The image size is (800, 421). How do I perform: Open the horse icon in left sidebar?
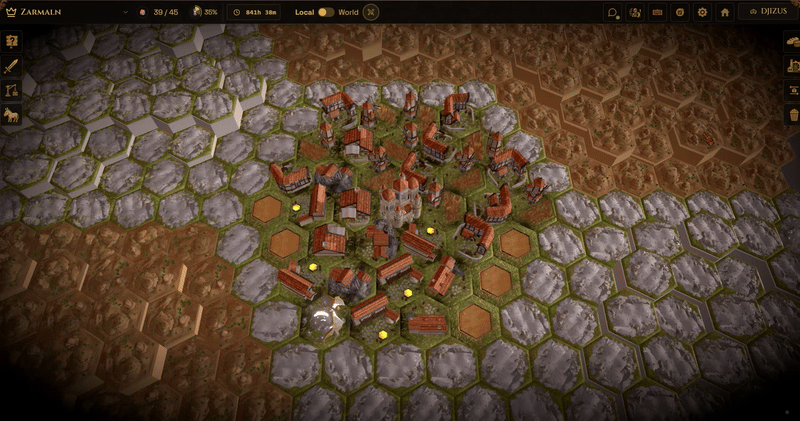pyautogui.click(x=12, y=114)
